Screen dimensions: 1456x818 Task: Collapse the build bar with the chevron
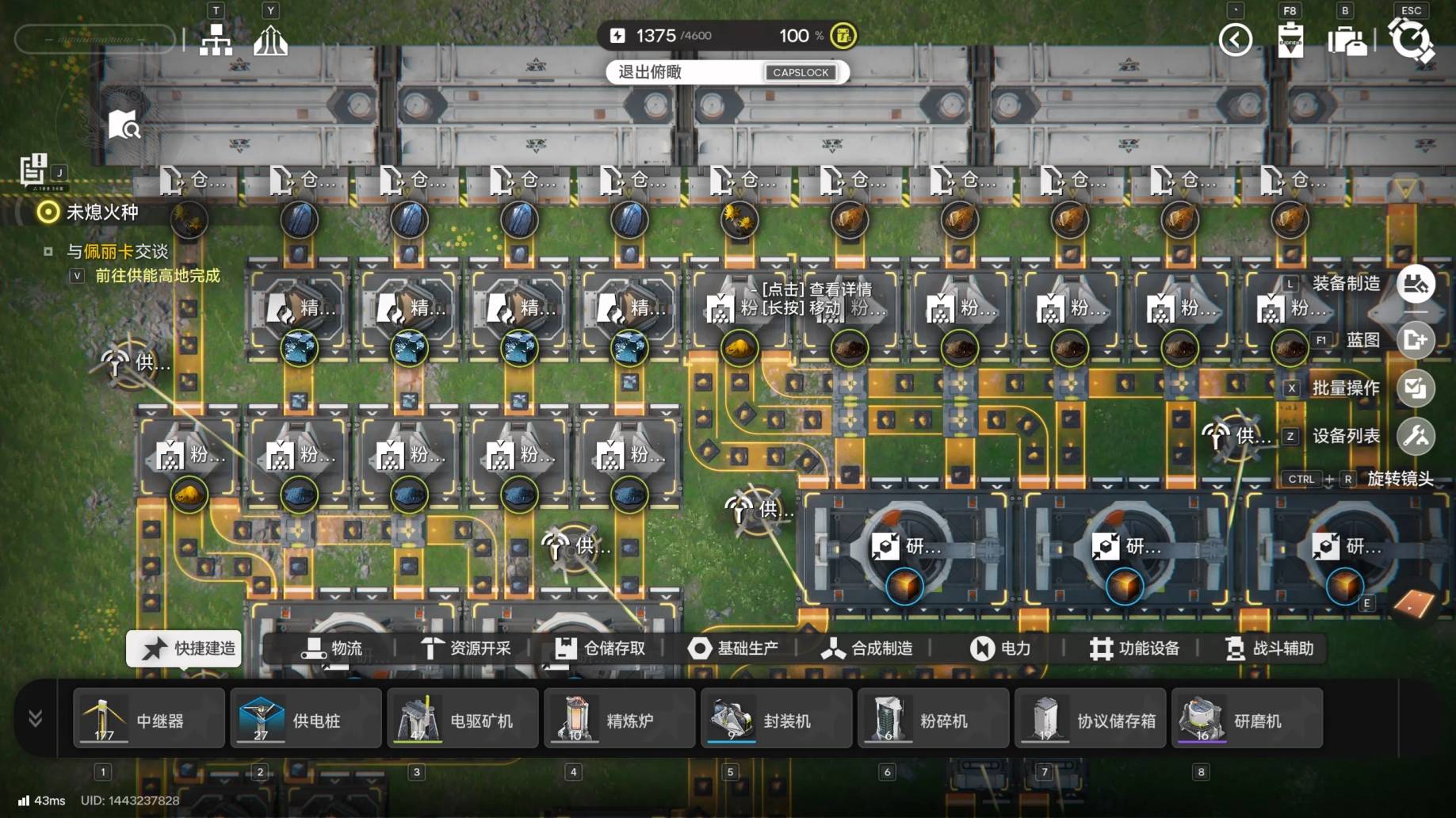(x=36, y=719)
